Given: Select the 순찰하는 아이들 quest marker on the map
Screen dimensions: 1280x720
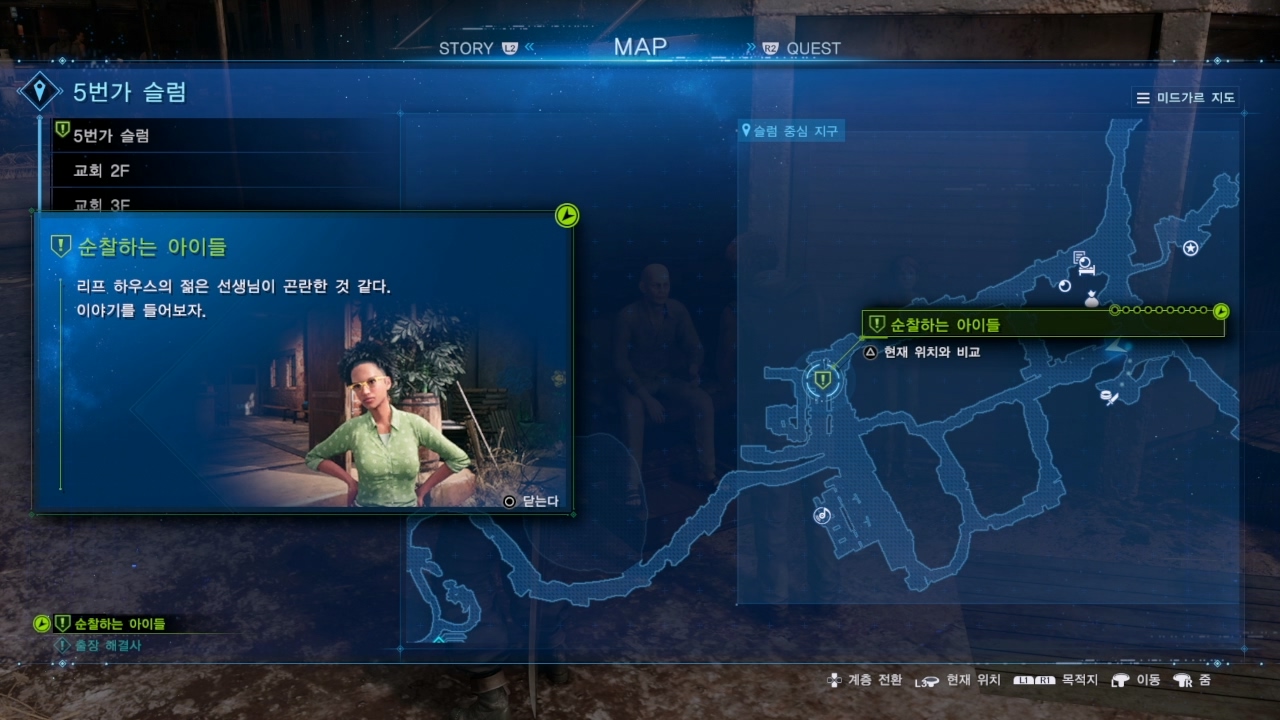Looking at the screenshot, I should [x=823, y=379].
